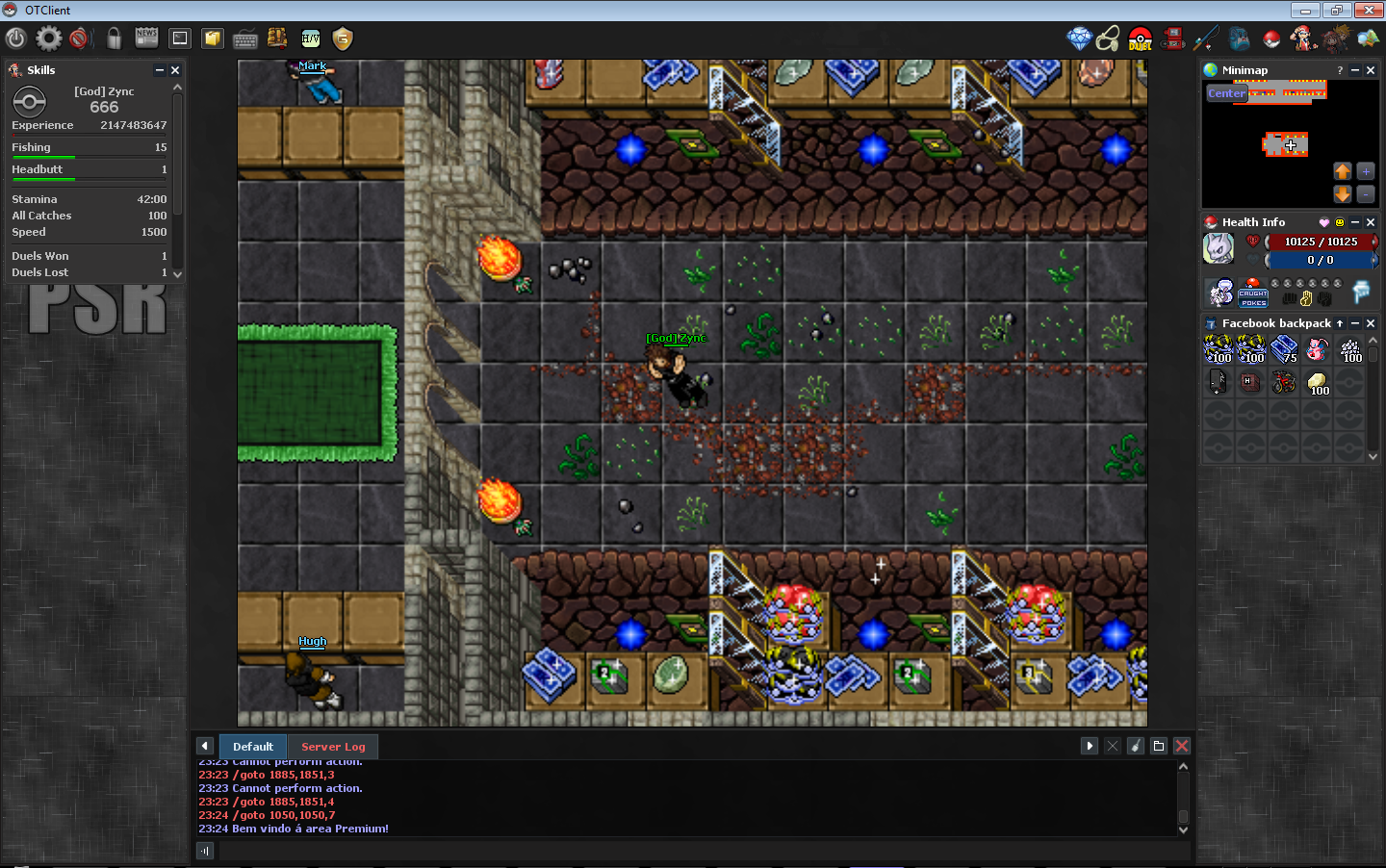Switch to the Server Log tab
The height and width of the screenshot is (868, 1386).
pos(333,747)
